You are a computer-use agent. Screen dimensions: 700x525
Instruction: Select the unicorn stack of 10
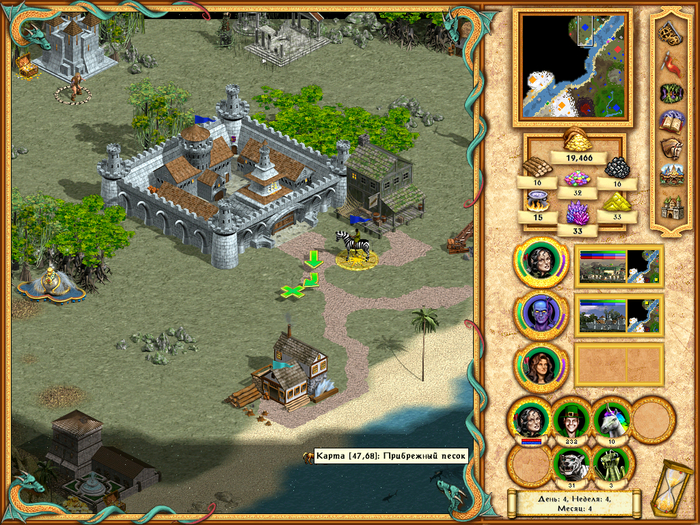coord(612,420)
